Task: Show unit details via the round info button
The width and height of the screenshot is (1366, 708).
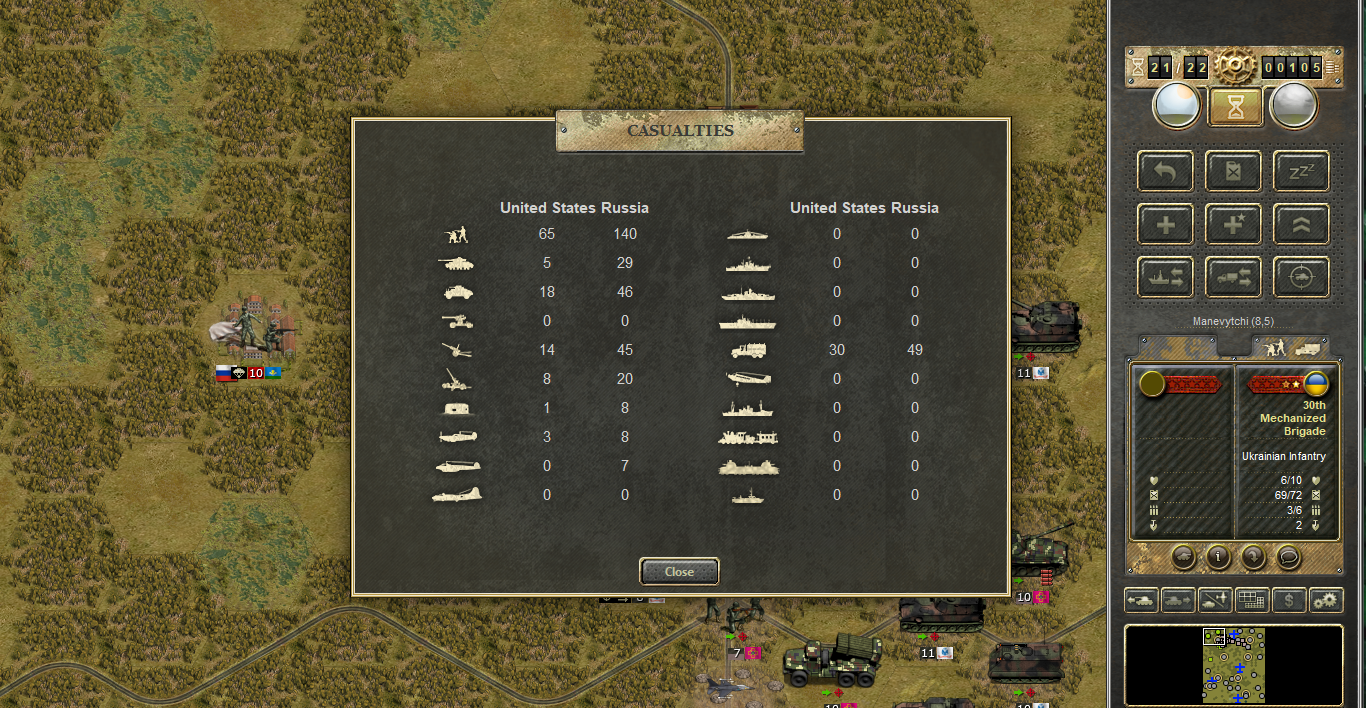Action: 1217,556
